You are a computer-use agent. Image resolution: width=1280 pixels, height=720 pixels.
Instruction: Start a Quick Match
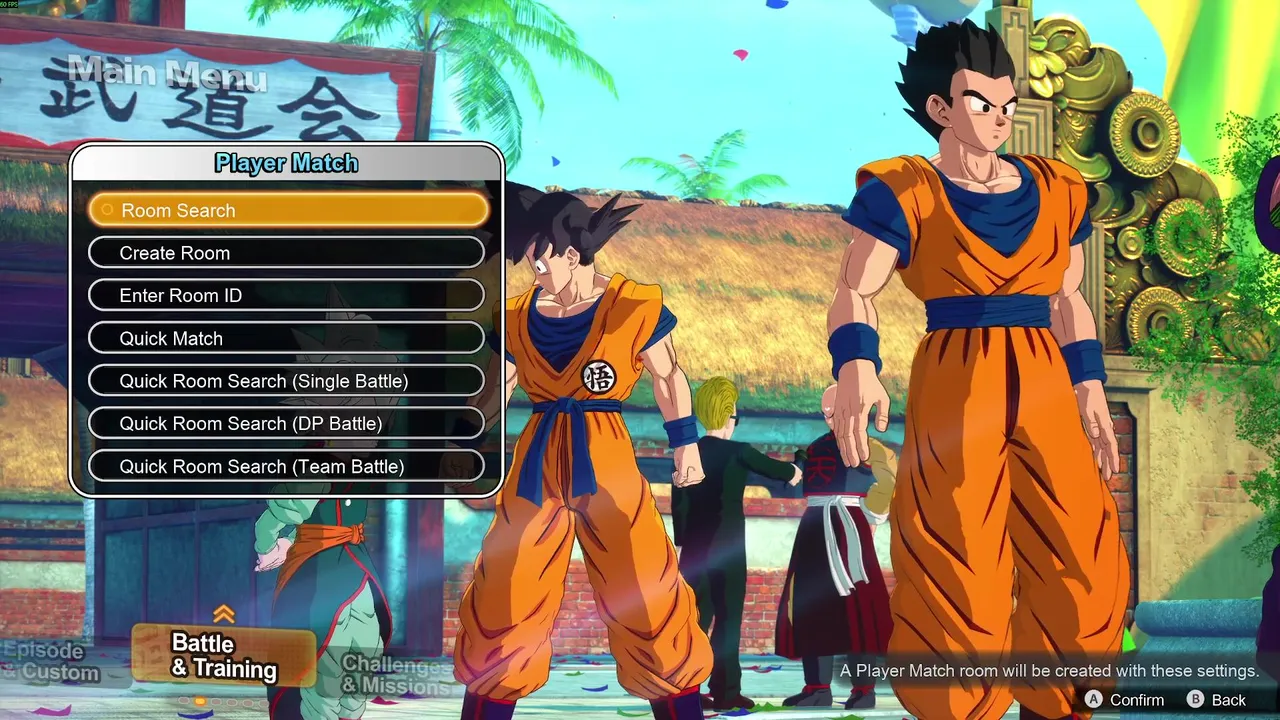pos(286,339)
